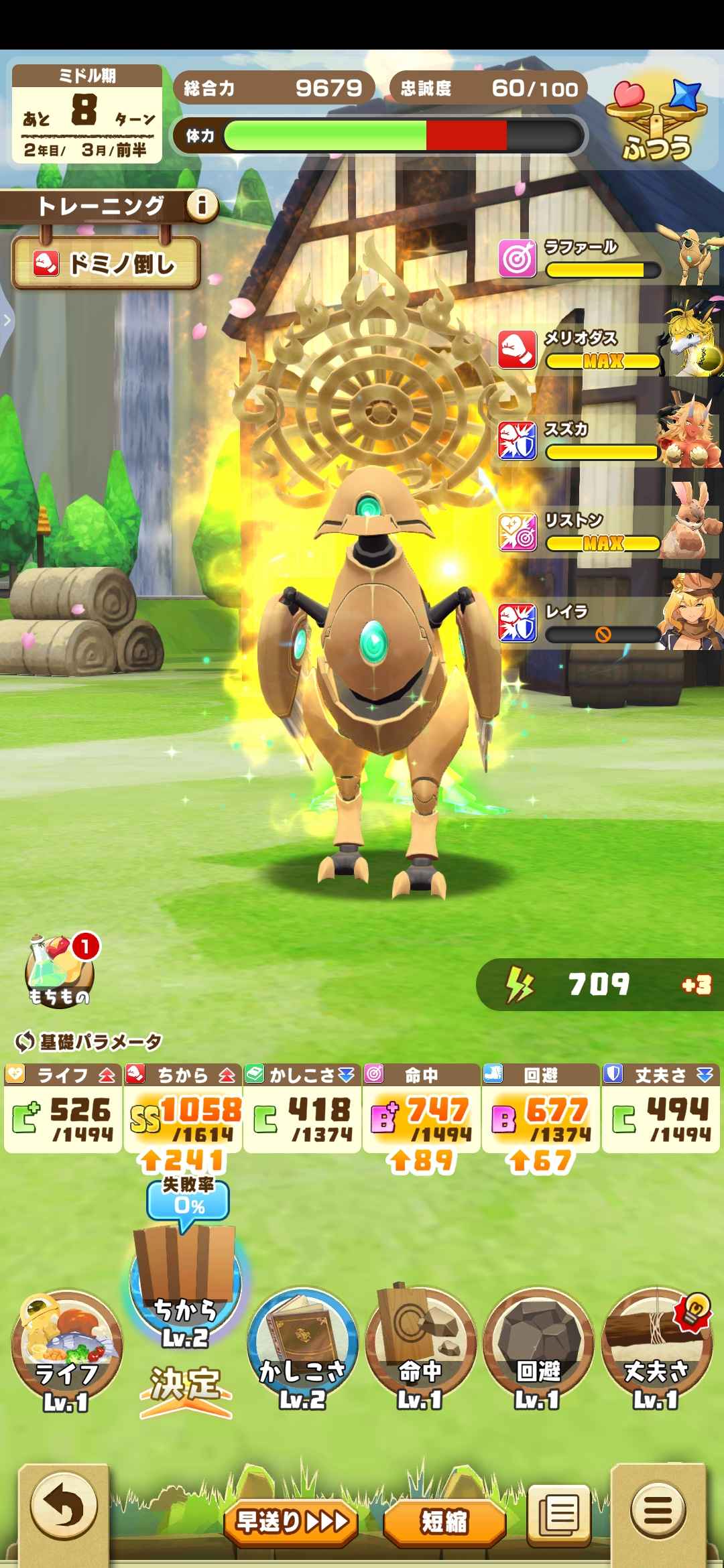Show training info with the i icon
This screenshot has width=724, height=1568.
(x=202, y=205)
